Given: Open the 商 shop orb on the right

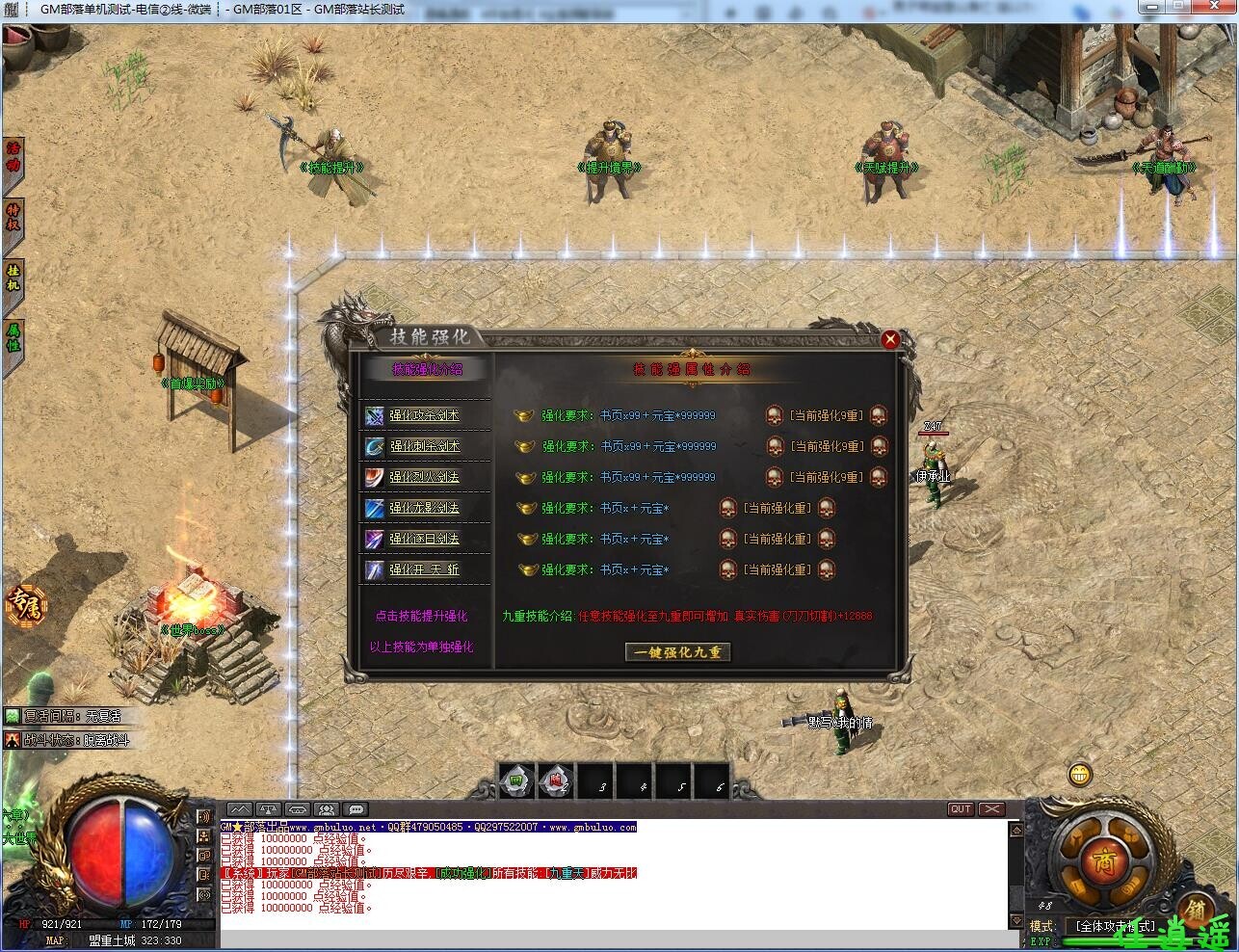Looking at the screenshot, I should 1107,860.
